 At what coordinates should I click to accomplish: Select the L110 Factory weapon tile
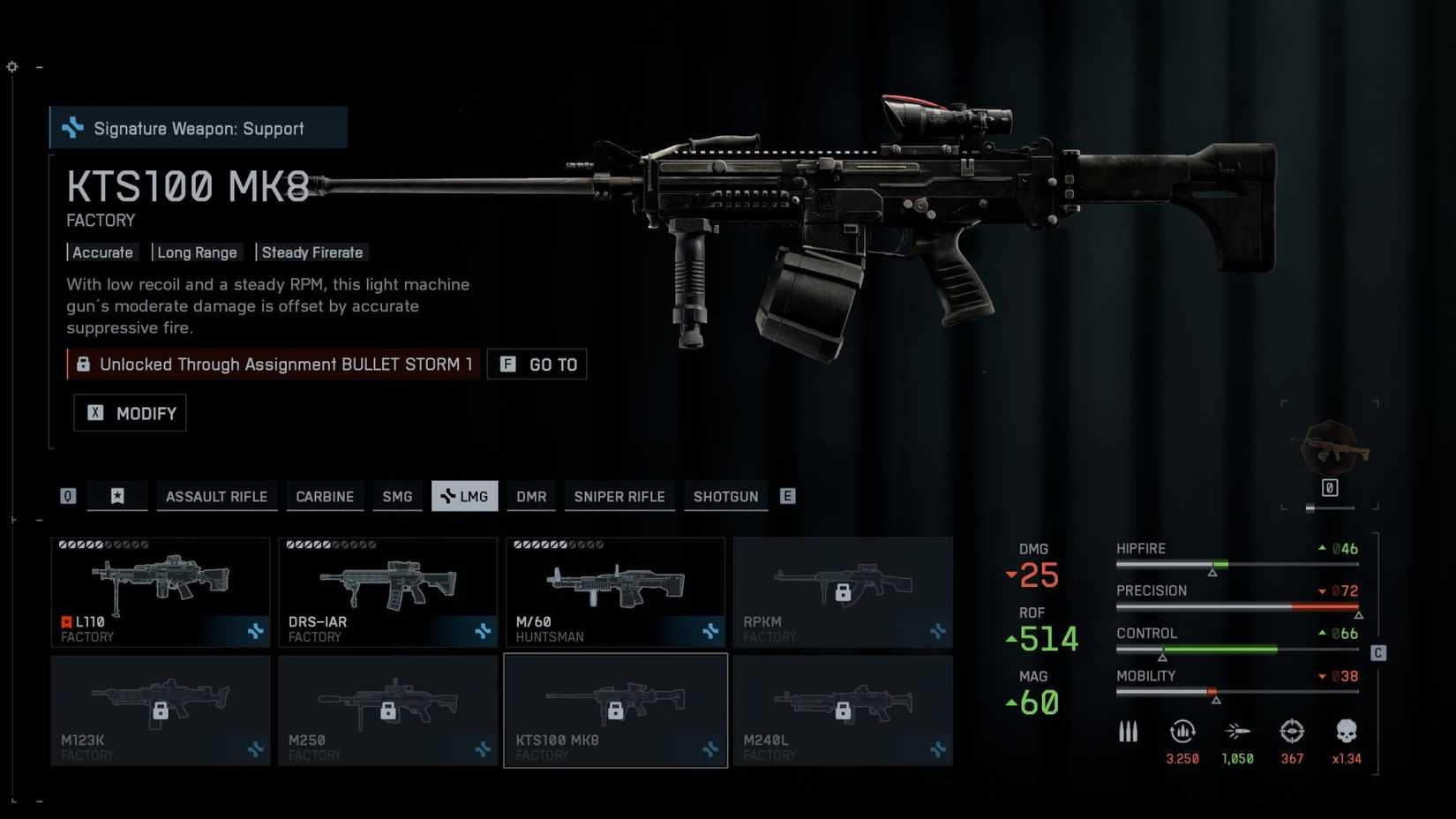[x=161, y=592]
